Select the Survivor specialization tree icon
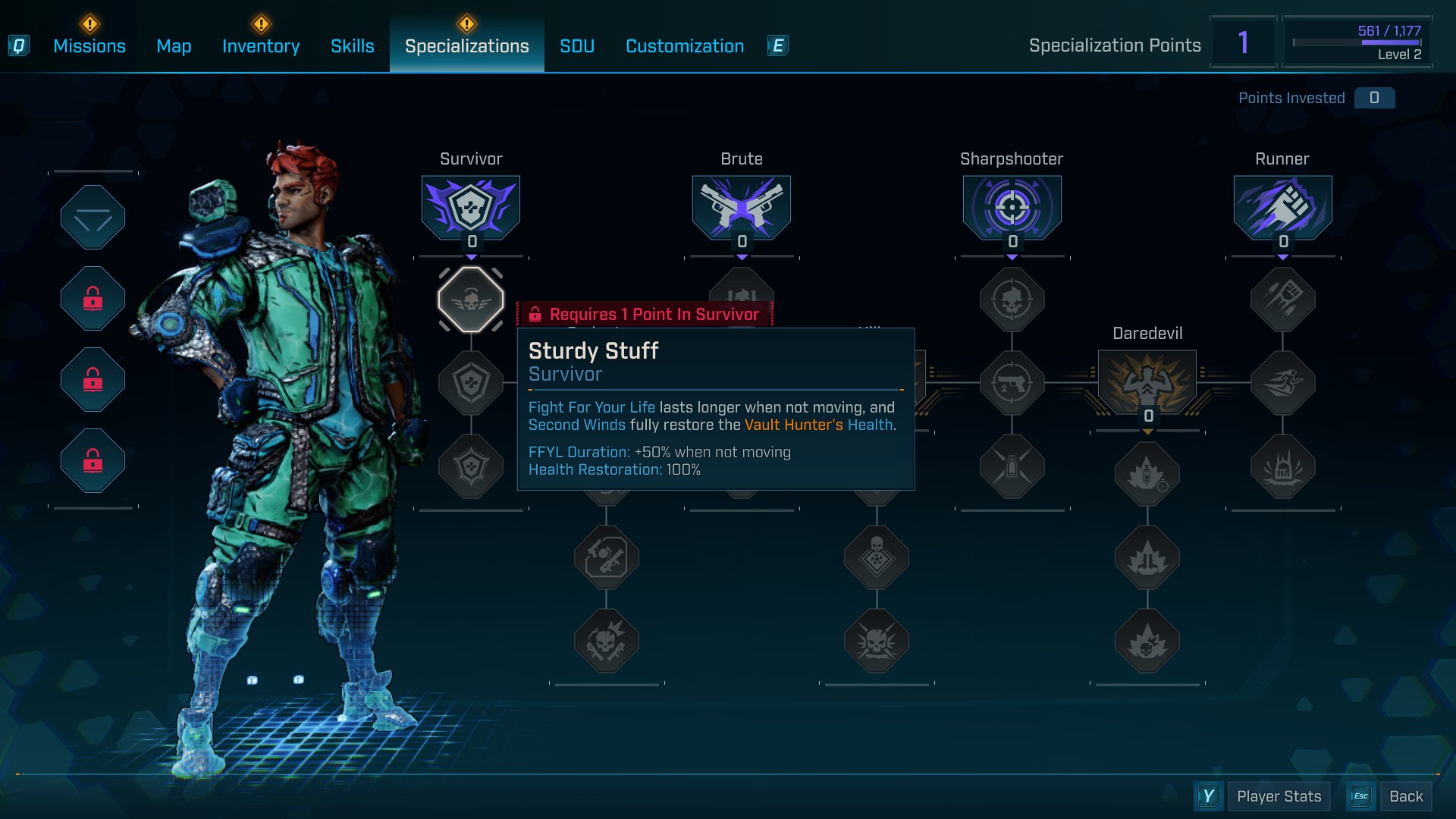The image size is (1456, 819). tap(470, 206)
